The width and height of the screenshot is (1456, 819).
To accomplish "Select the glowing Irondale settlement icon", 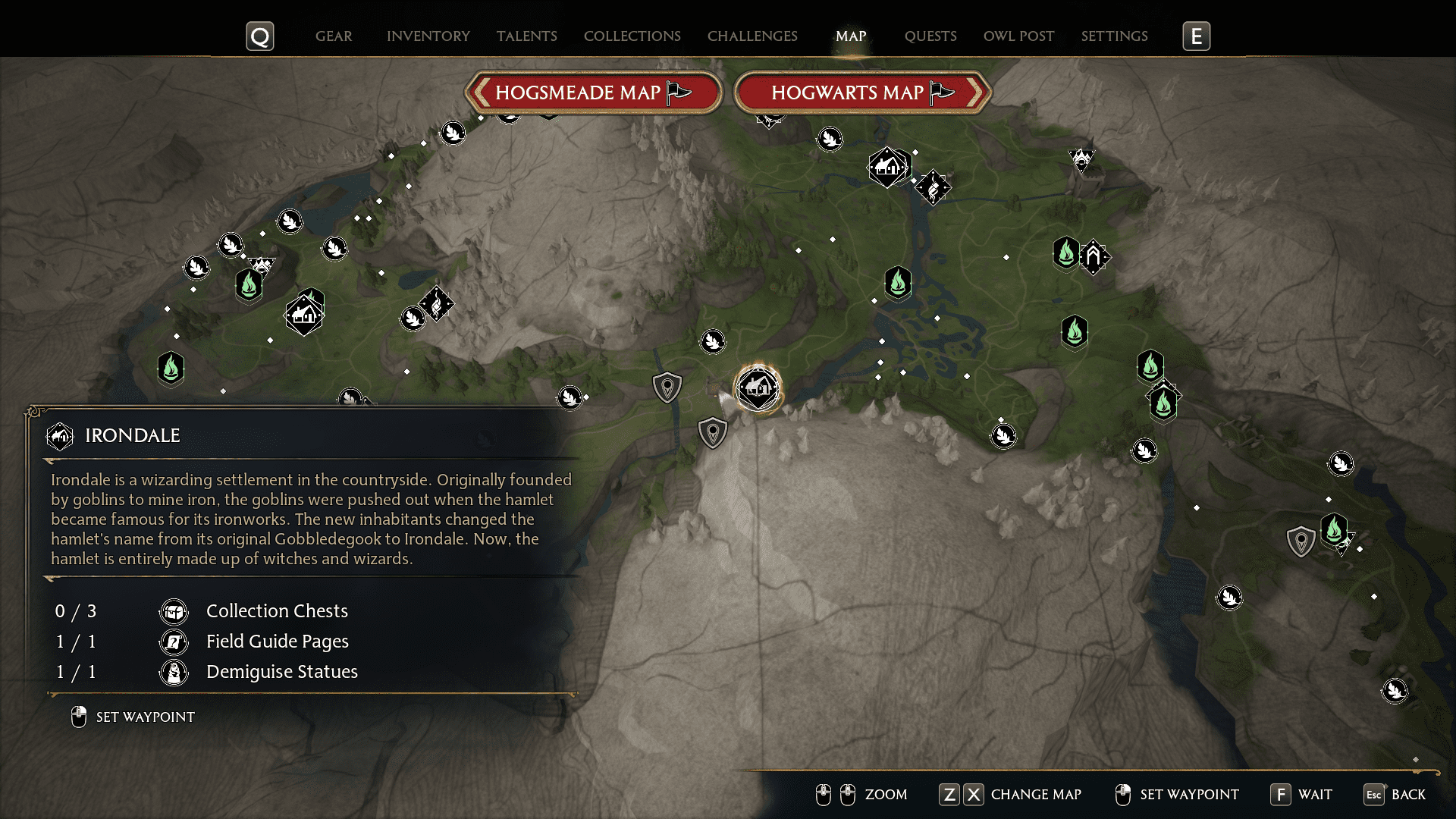I will (758, 388).
